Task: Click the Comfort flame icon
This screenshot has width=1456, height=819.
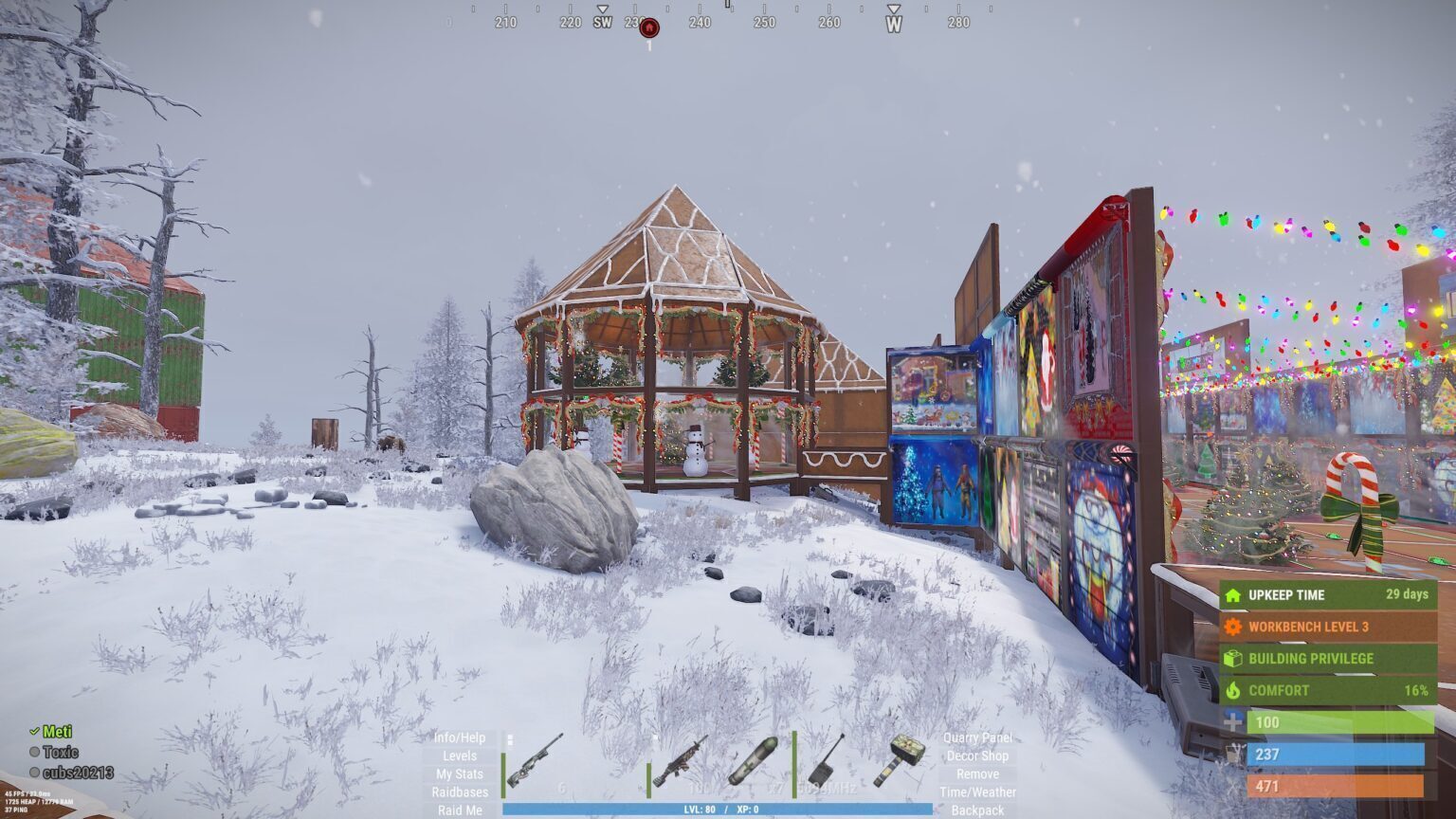Action: pos(1231,690)
